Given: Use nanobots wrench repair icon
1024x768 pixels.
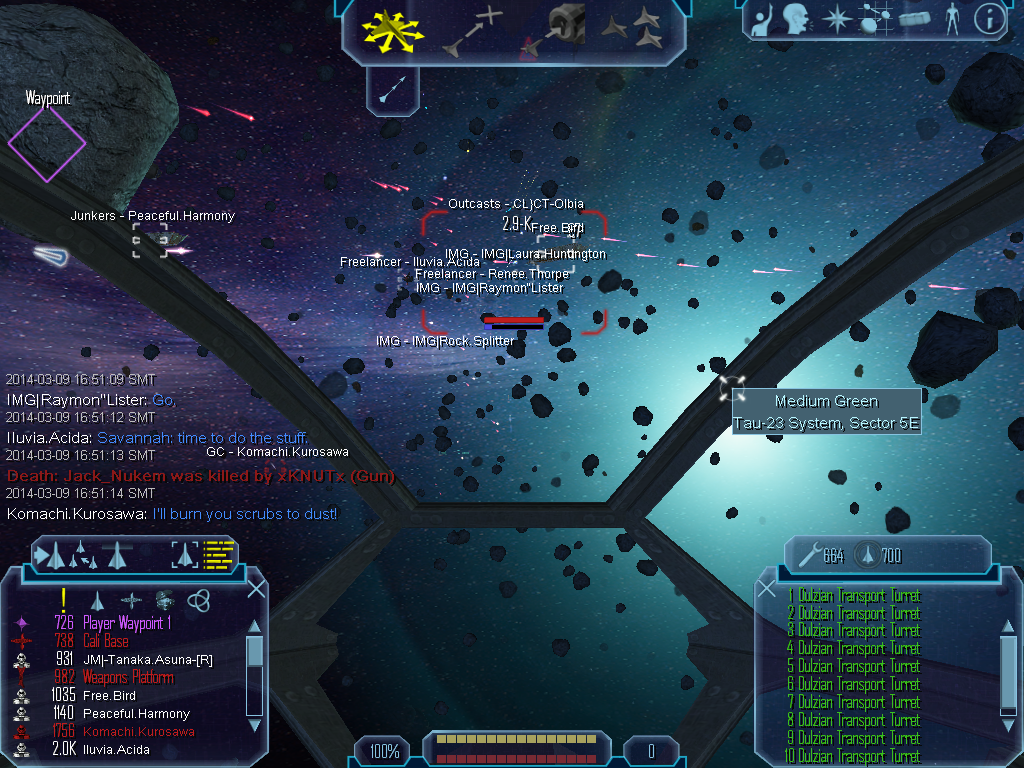Looking at the screenshot, I should pos(808,554).
